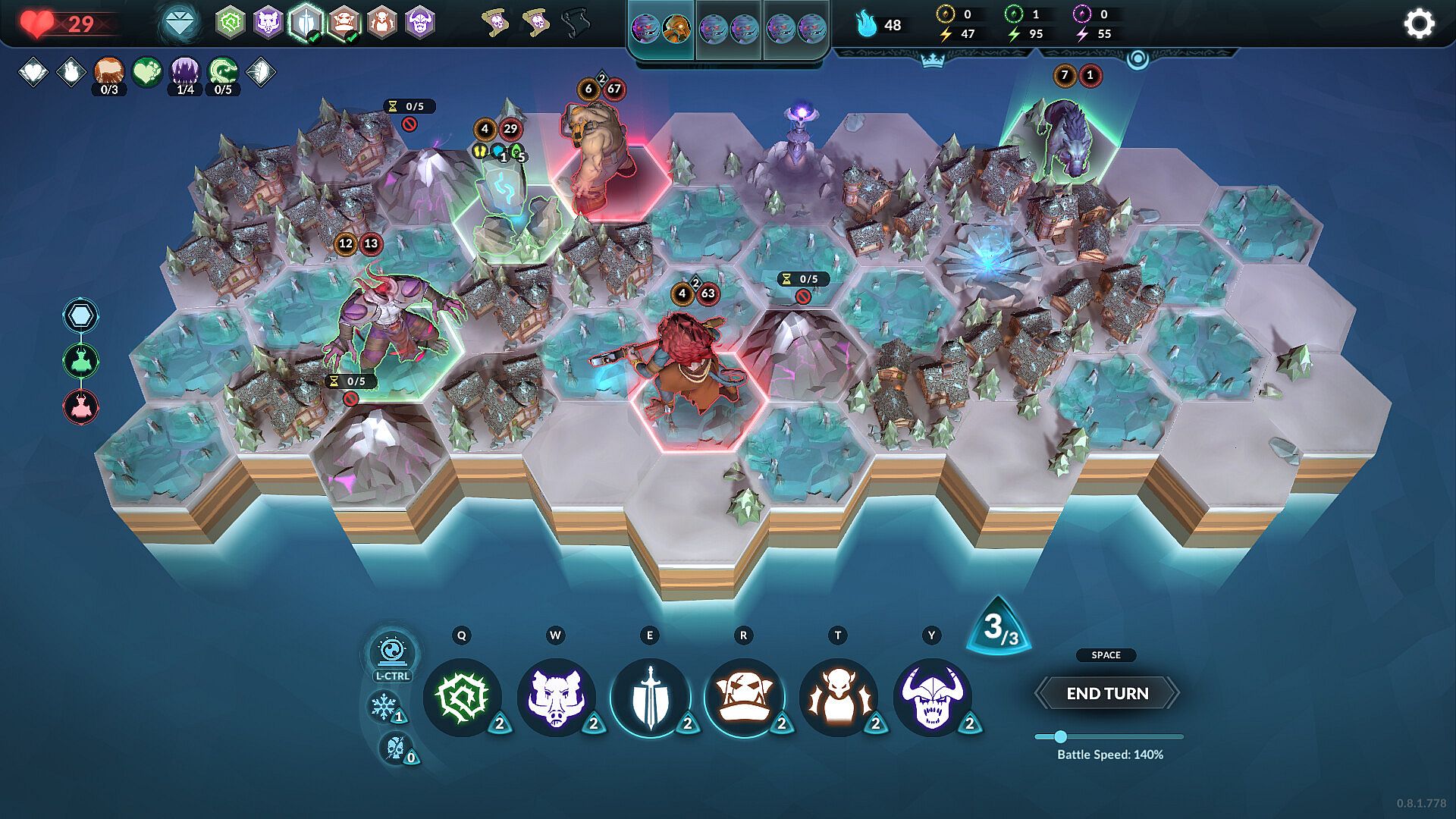The width and height of the screenshot is (1456, 819).
Task: Activate the snowflake spell icon
Action: [384, 707]
